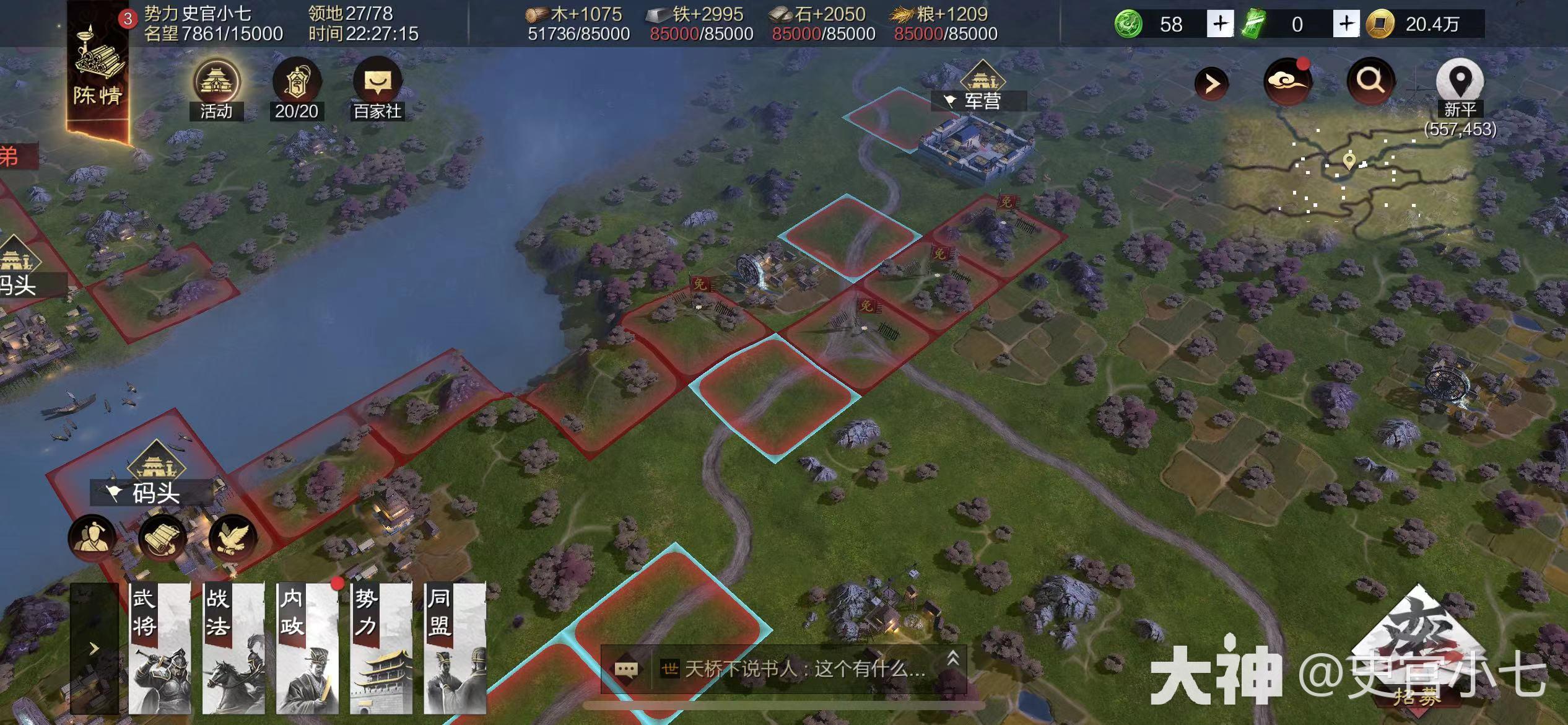Open the 战法 tactics menu
Image resolution: width=1568 pixels, height=725 pixels.
coord(233,648)
